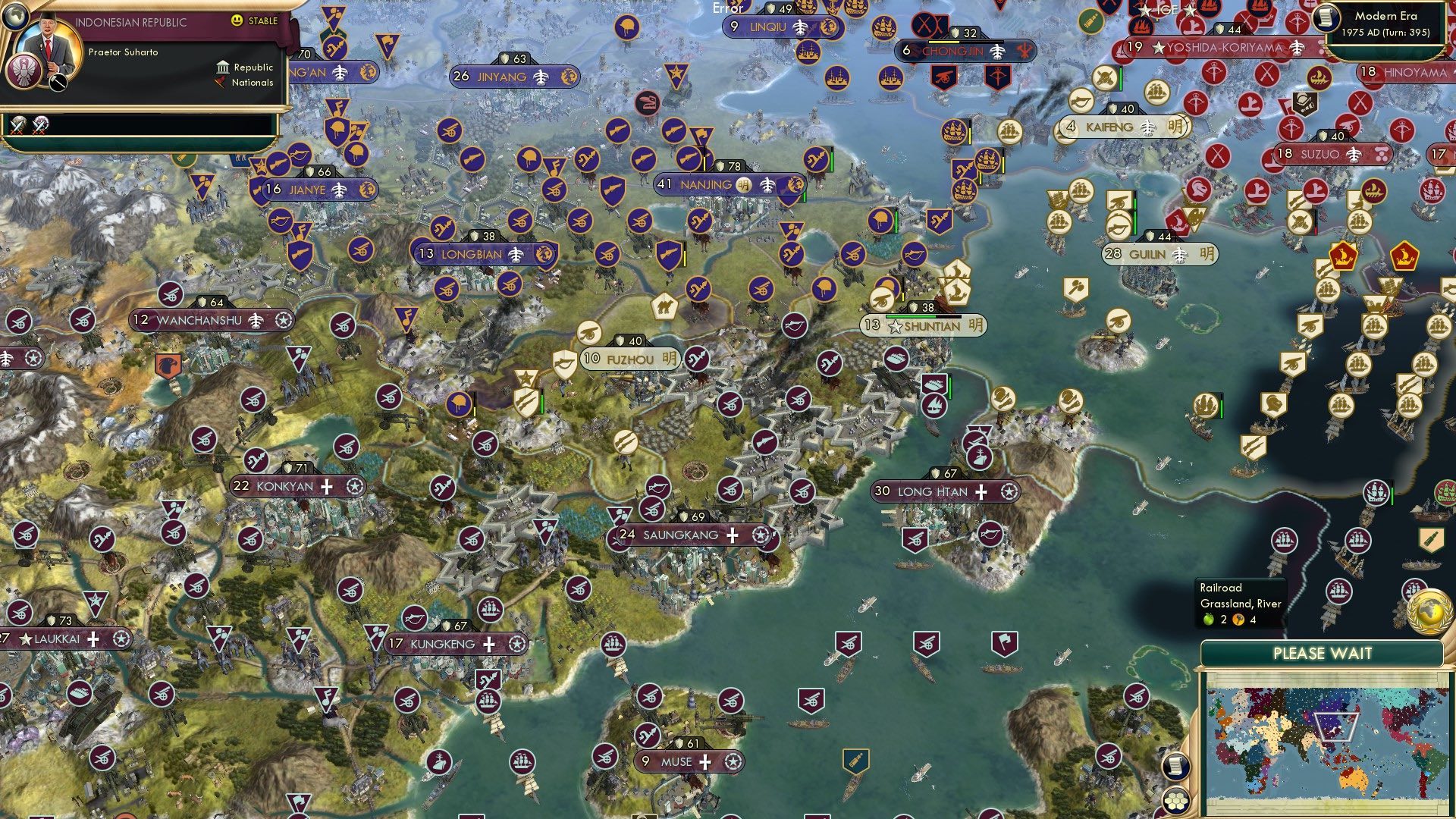Click the STABLE happiness smiley indicator
1456x819 pixels.
[x=237, y=21]
